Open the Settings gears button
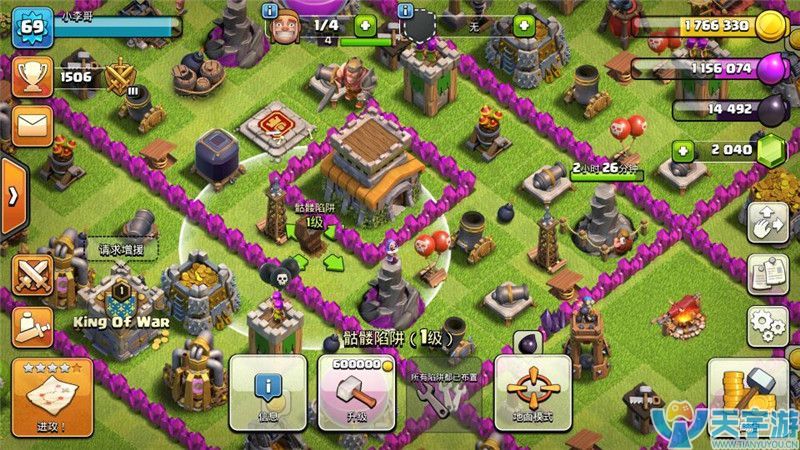800x450 pixels. point(767,323)
